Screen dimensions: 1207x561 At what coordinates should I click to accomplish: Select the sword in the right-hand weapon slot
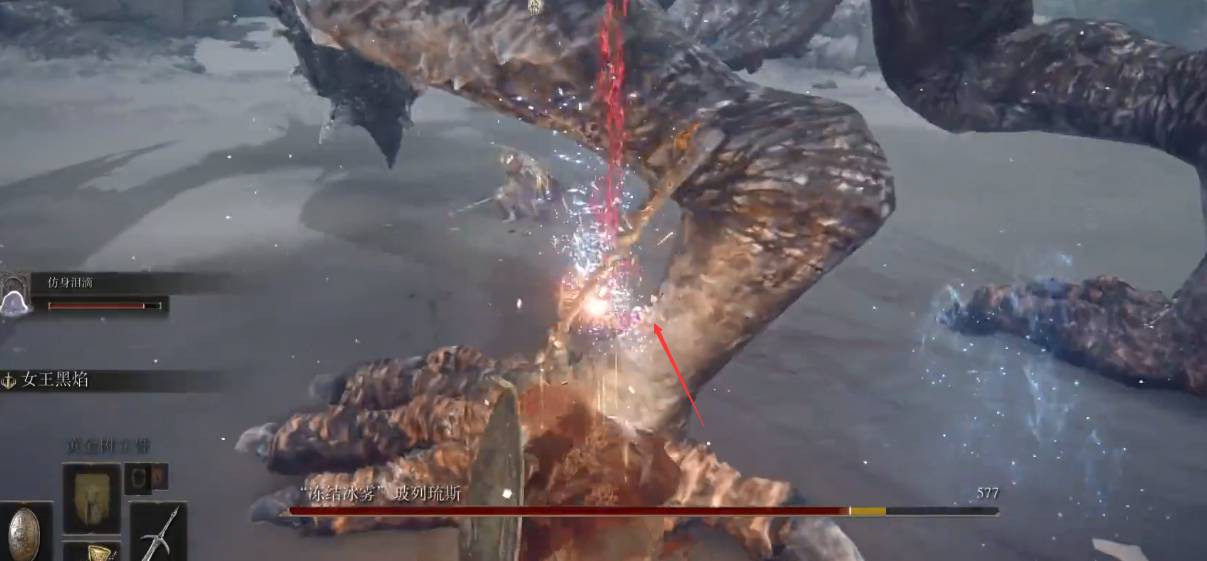point(158,531)
